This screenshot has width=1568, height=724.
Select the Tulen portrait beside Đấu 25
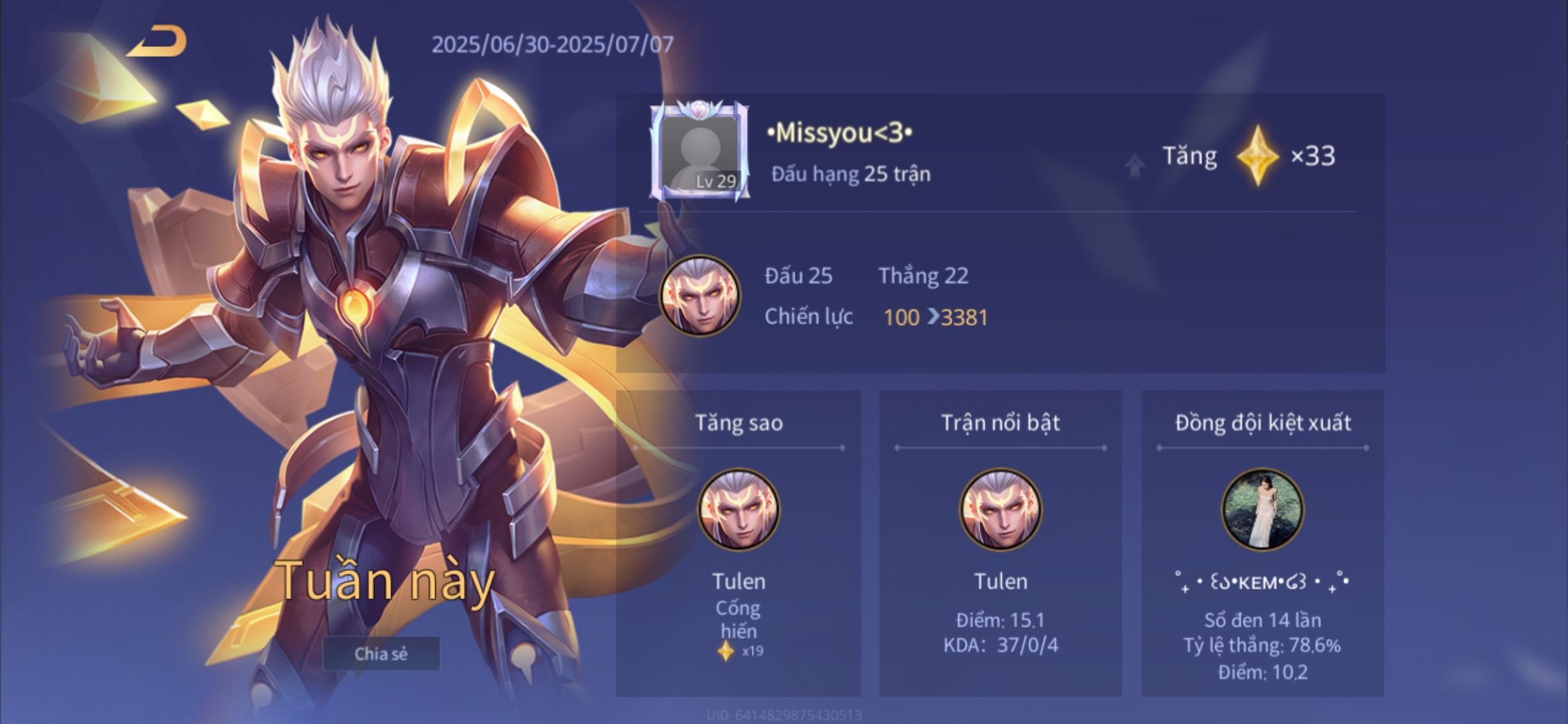click(700, 296)
